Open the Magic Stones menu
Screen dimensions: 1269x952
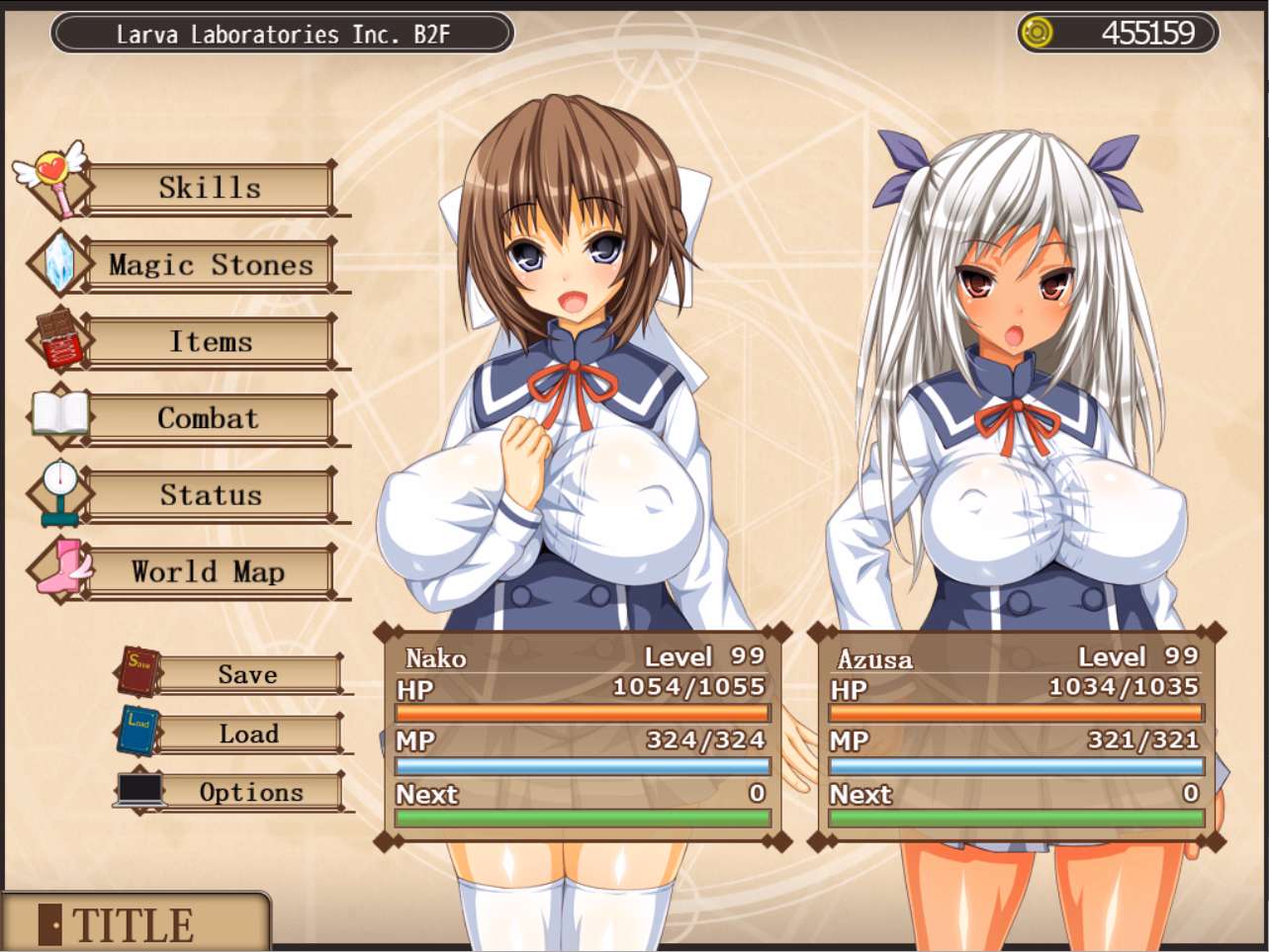click(210, 264)
